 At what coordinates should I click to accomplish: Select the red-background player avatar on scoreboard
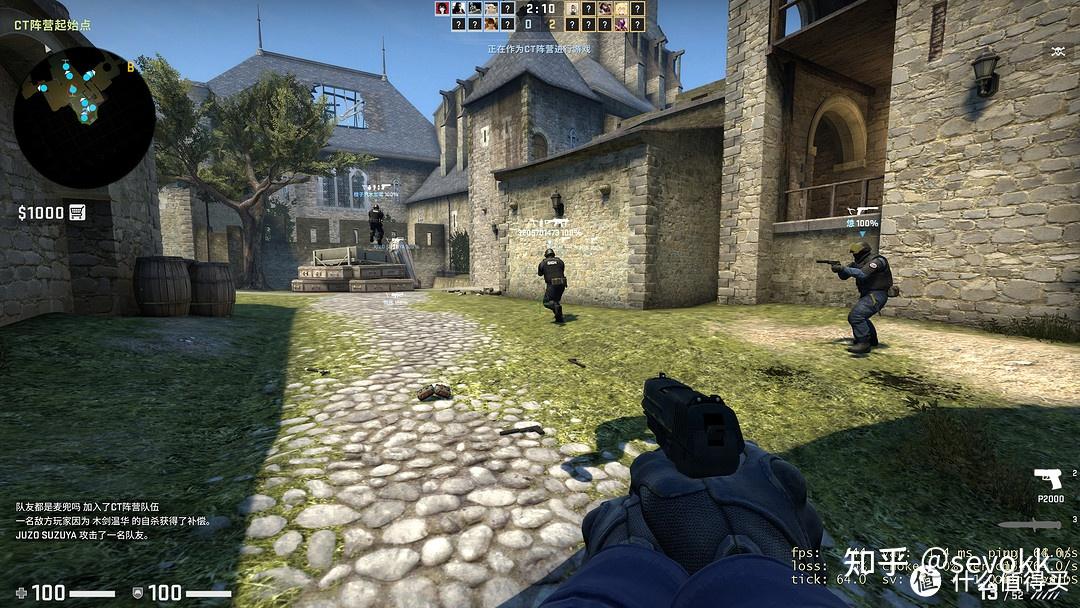pos(442,8)
